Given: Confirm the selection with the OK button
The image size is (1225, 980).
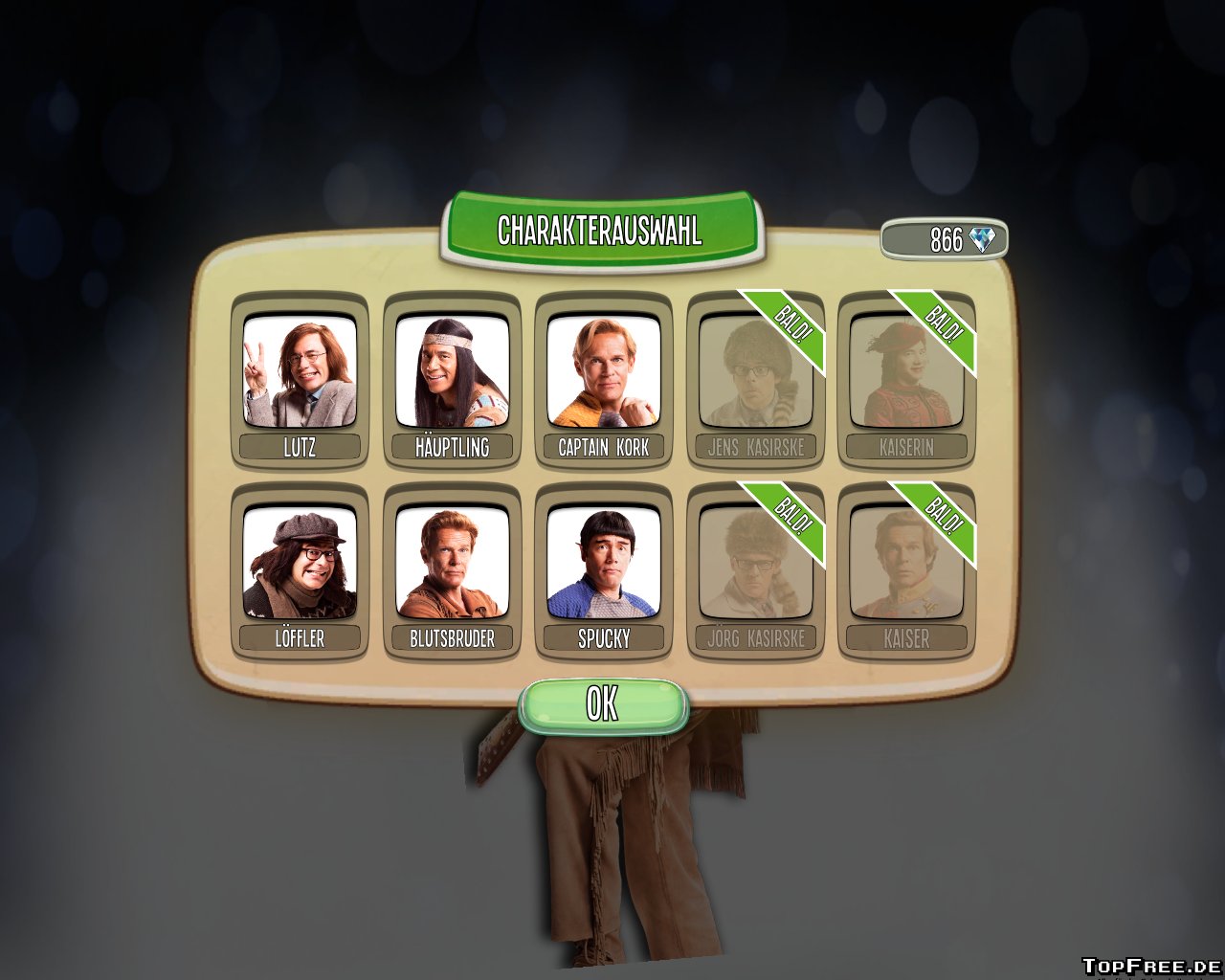Looking at the screenshot, I should point(603,705).
